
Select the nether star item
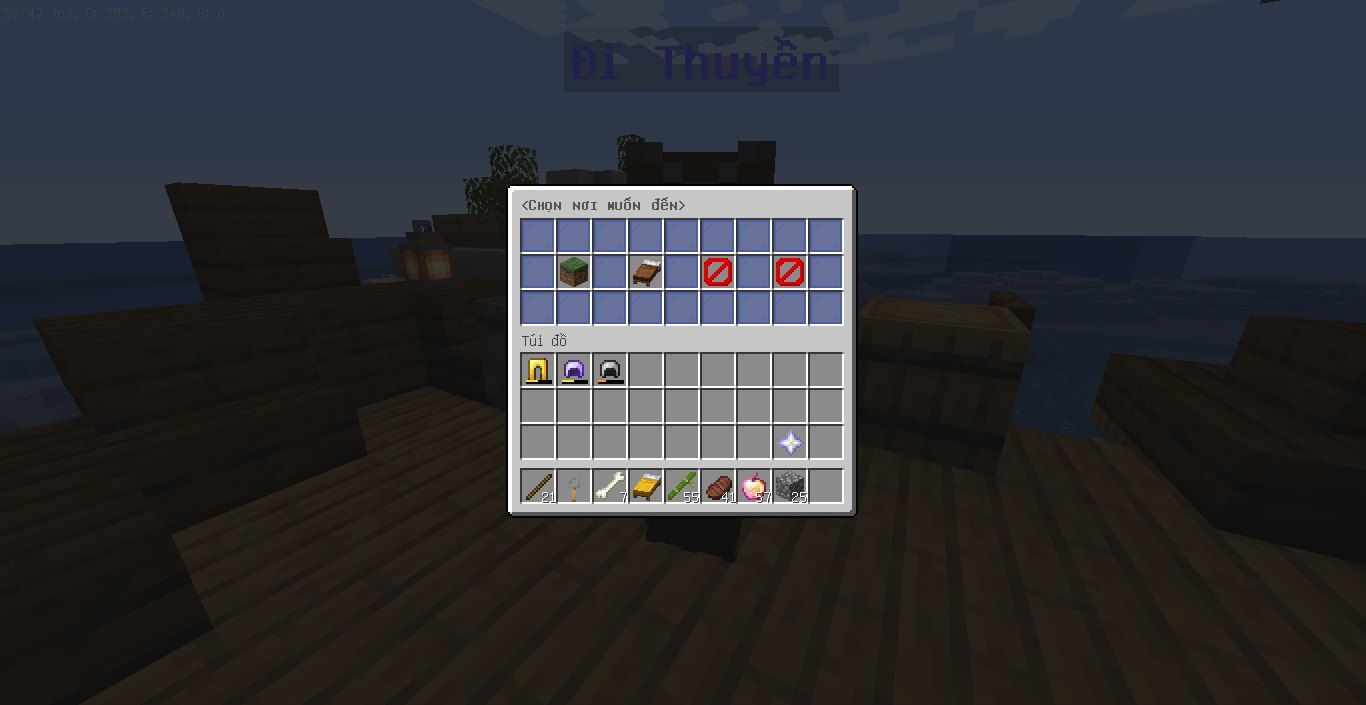click(790, 443)
